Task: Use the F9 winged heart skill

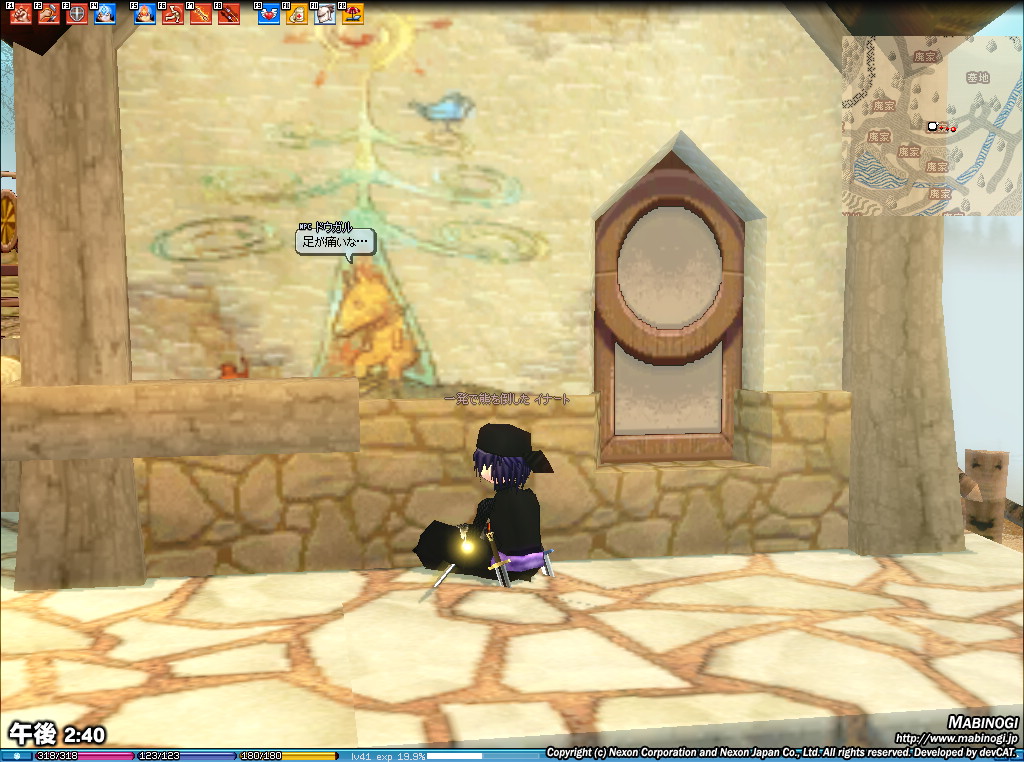Action: pos(269,14)
